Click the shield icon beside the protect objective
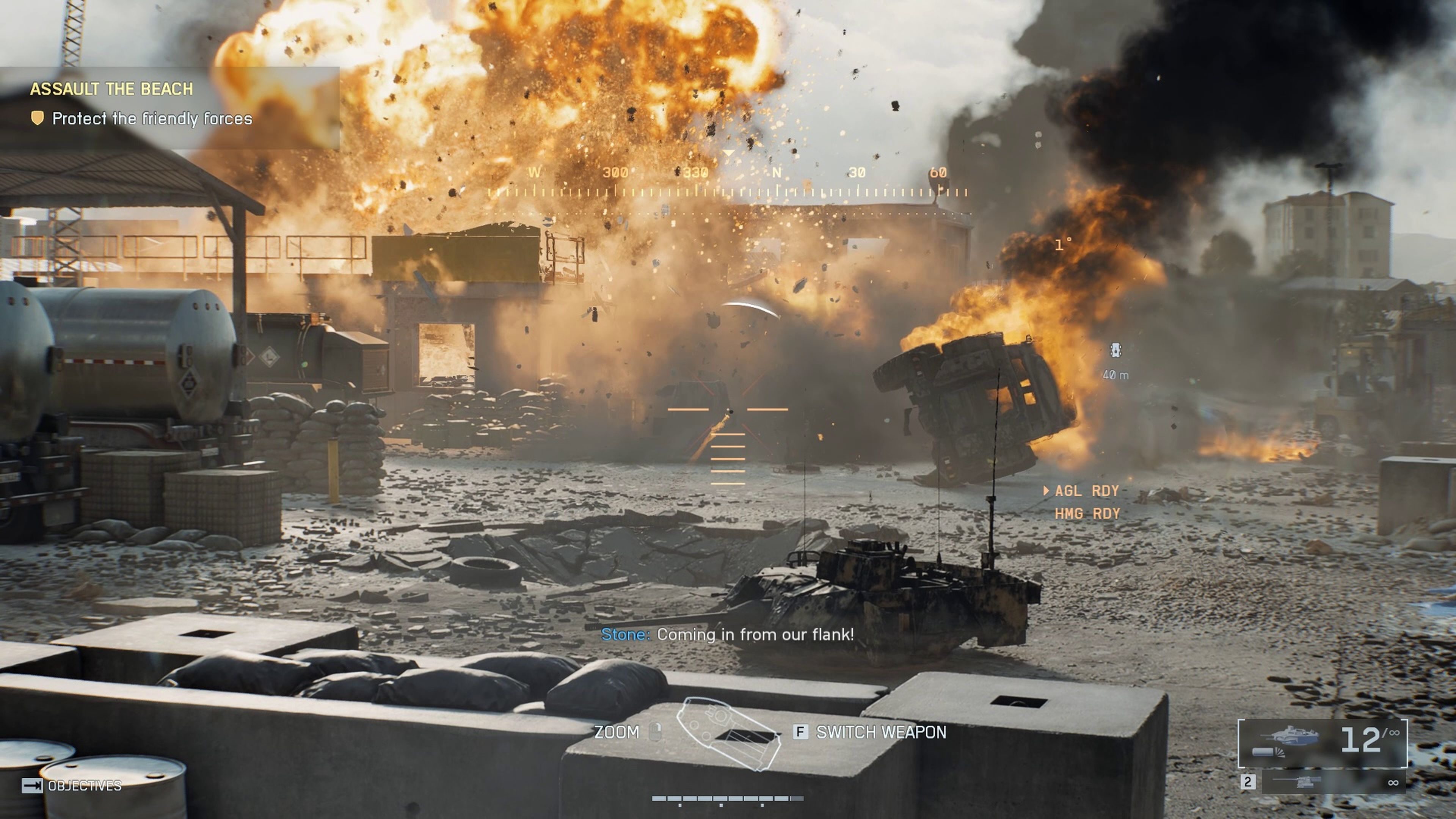The width and height of the screenshot is (1456, 819). click(x=38, y=119)
